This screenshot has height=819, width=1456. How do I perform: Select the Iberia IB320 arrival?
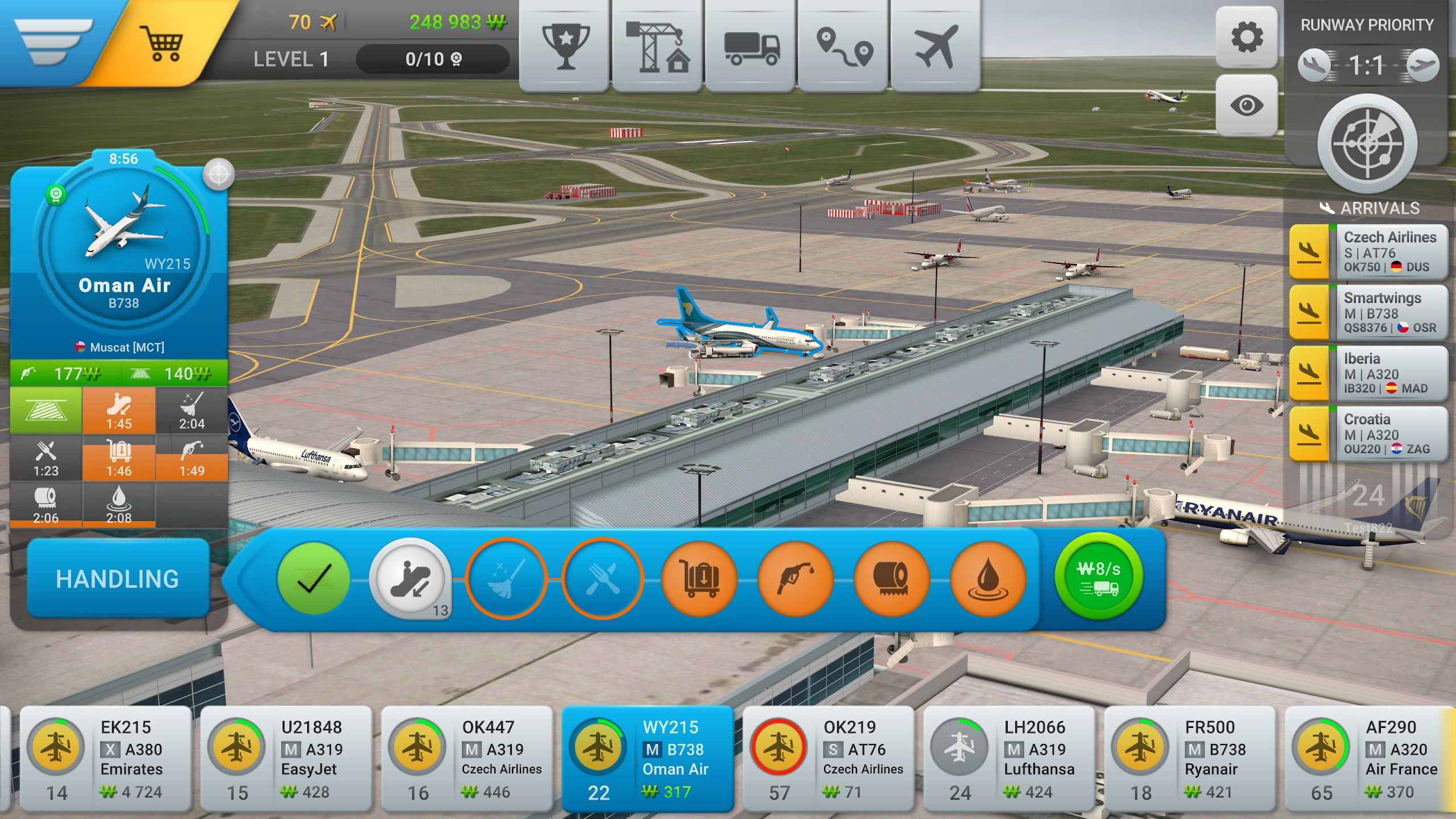(x=1368, y=374)
